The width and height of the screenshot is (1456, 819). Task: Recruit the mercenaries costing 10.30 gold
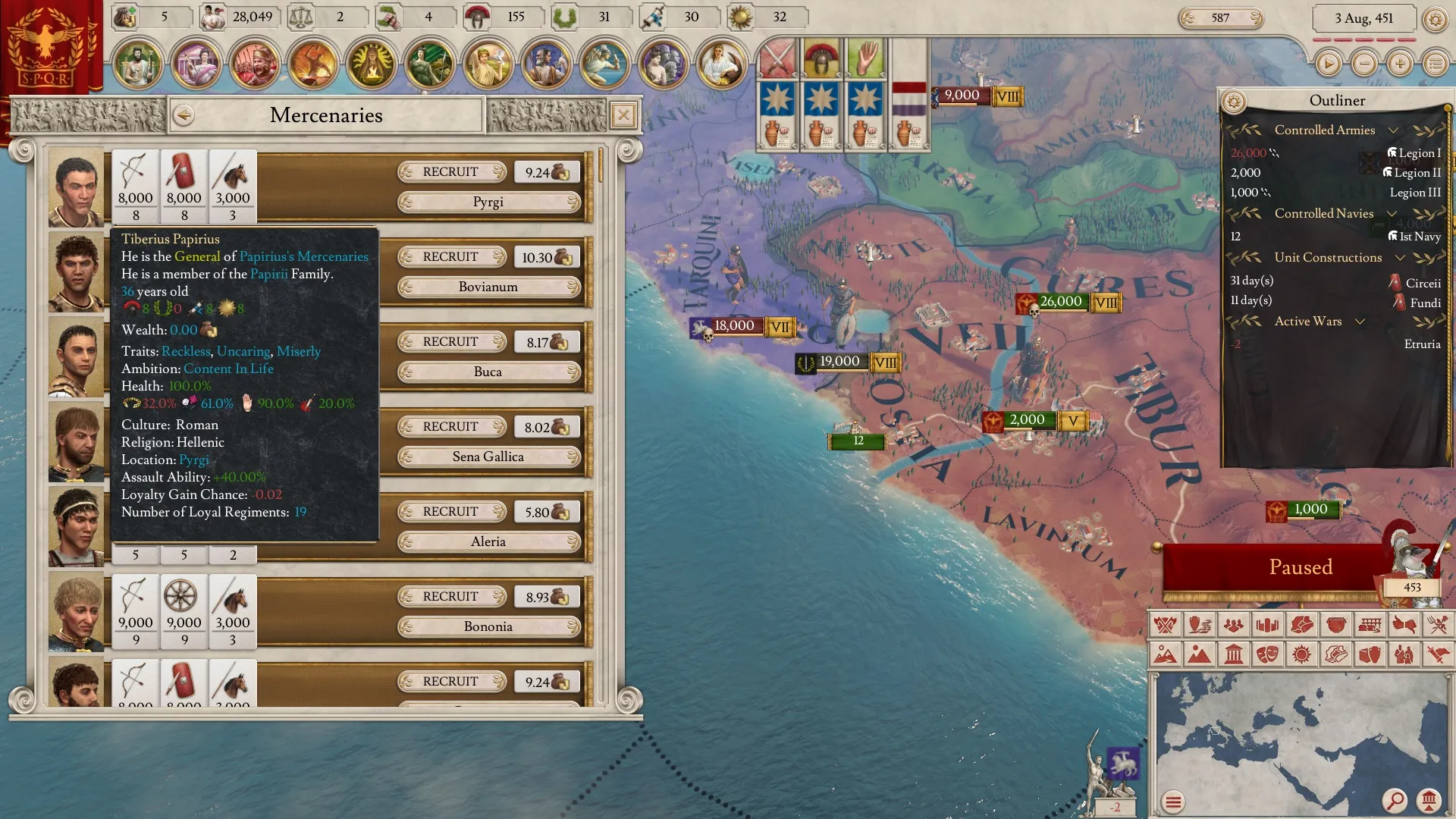pos(451,257)
